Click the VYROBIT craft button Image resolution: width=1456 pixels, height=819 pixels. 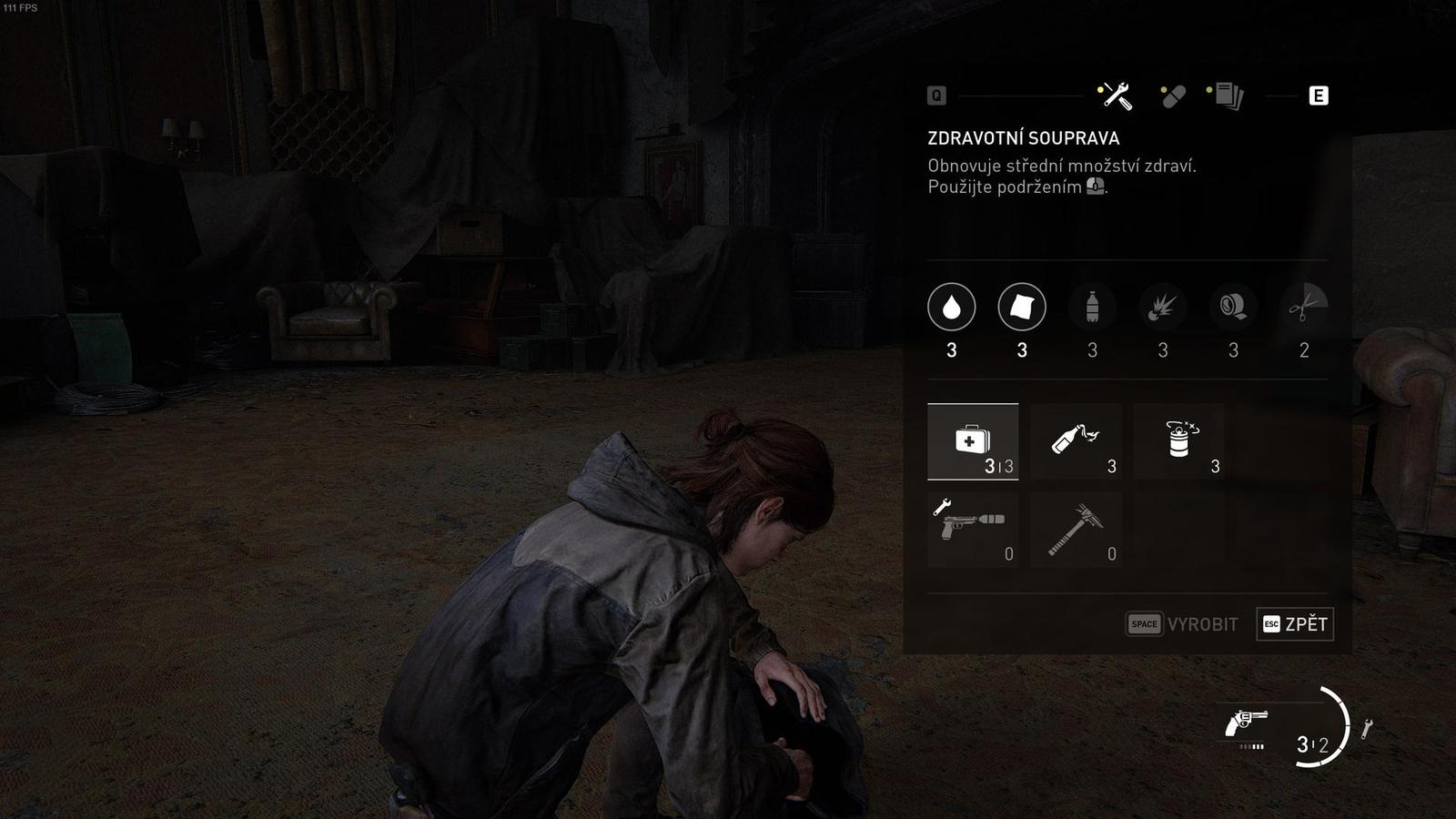1182,624
